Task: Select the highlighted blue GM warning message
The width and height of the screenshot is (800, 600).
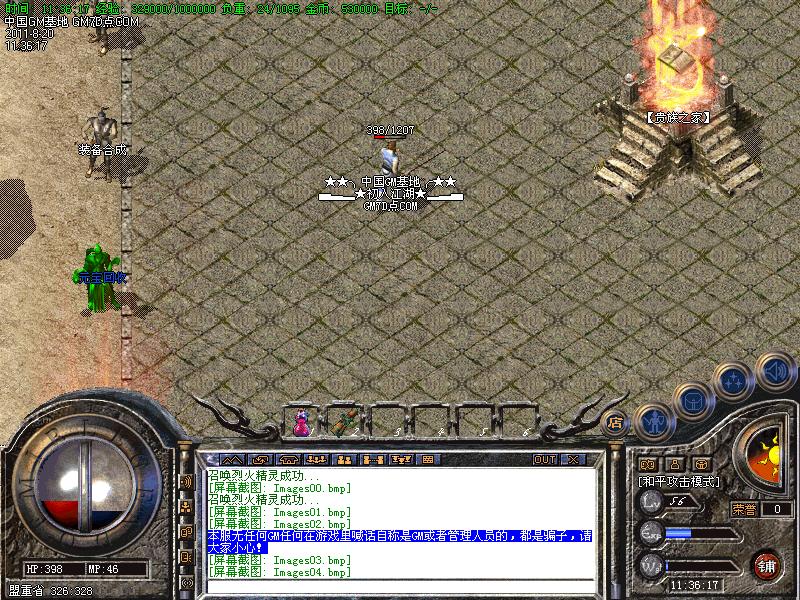Action: click(x=400, y=541)
